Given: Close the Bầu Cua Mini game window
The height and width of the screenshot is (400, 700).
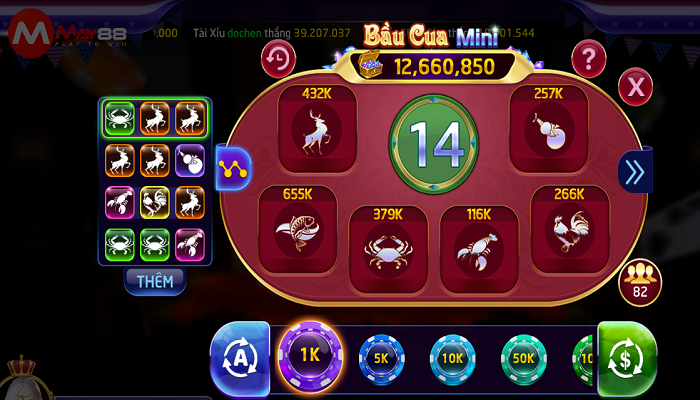Looking at the screenshot, I should click(635, 87).
